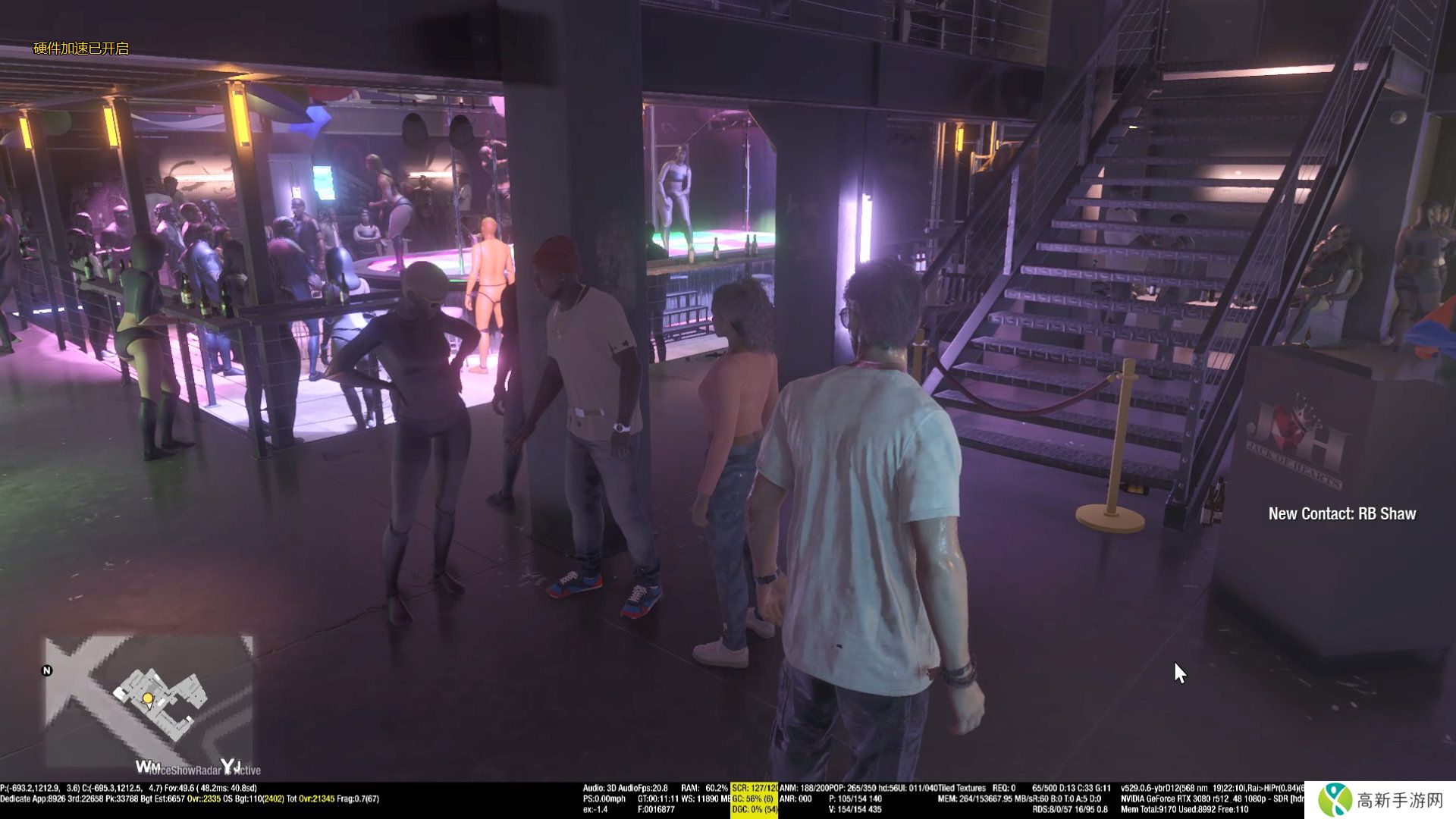Click the Y key prompt label near the minimap
The height and width of the screenshot is (819, 1456).
pyautogui.click(x=226, y=765)
